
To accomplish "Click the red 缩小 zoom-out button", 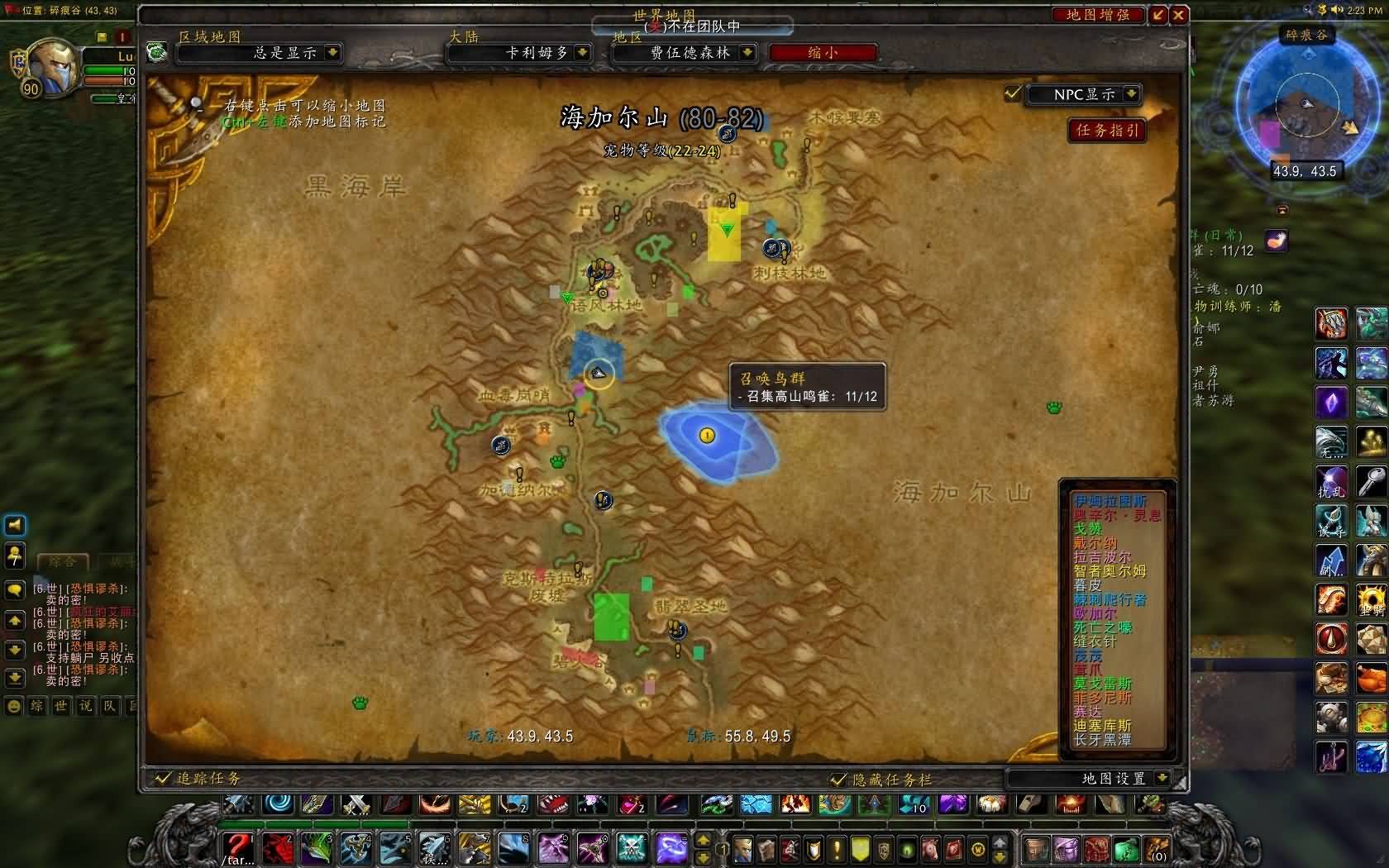I will [822, 53].
